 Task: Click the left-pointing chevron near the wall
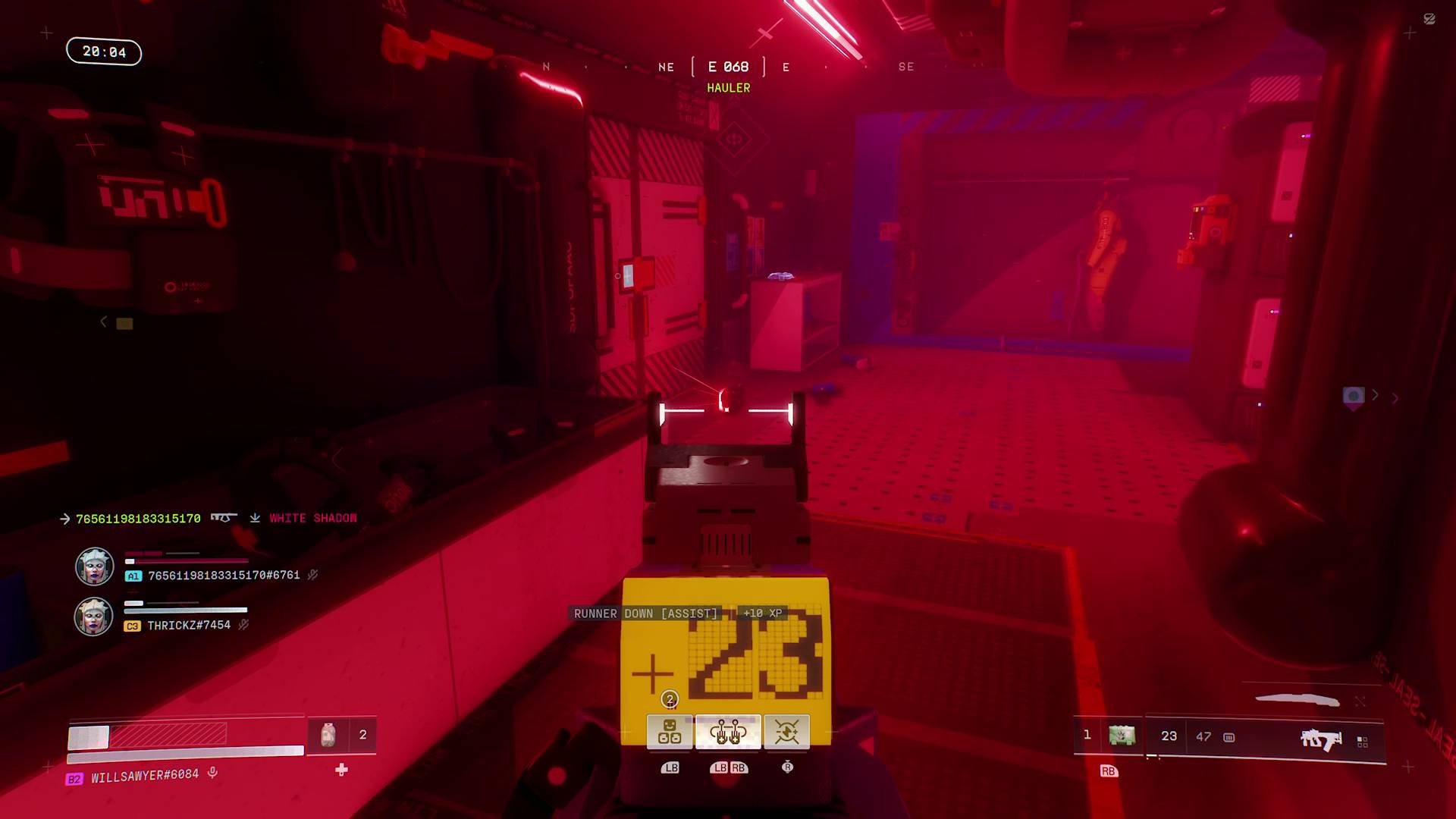pos(102,321)
